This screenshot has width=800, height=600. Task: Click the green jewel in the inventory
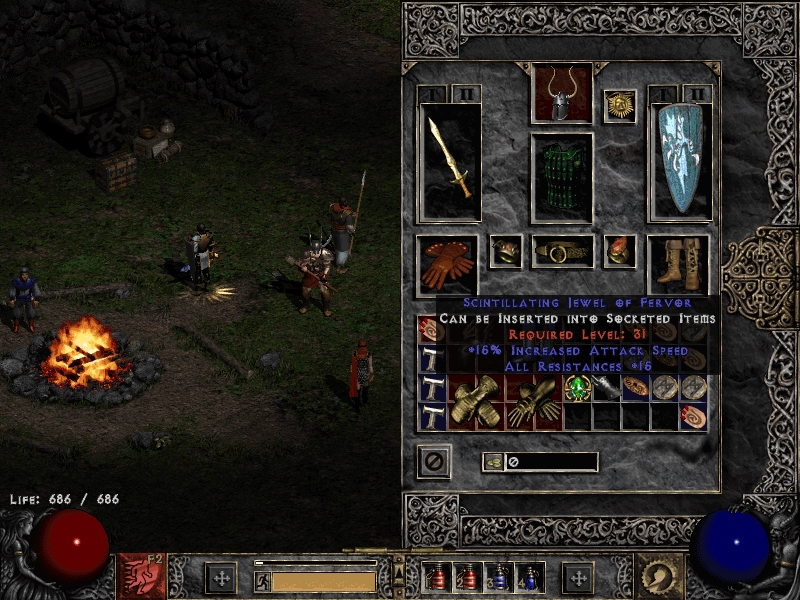click(577, 388)
